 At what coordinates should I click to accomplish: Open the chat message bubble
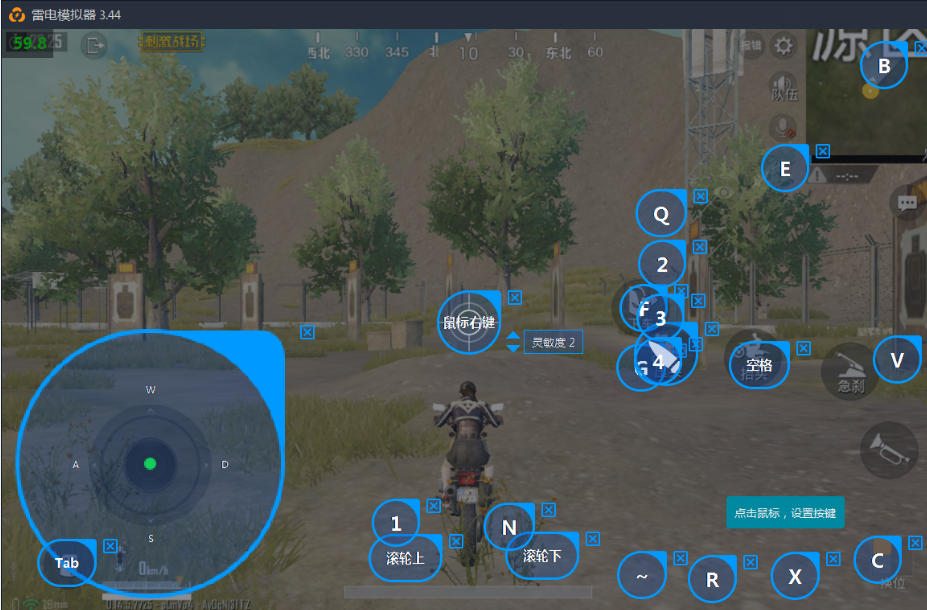coord(907,203)
